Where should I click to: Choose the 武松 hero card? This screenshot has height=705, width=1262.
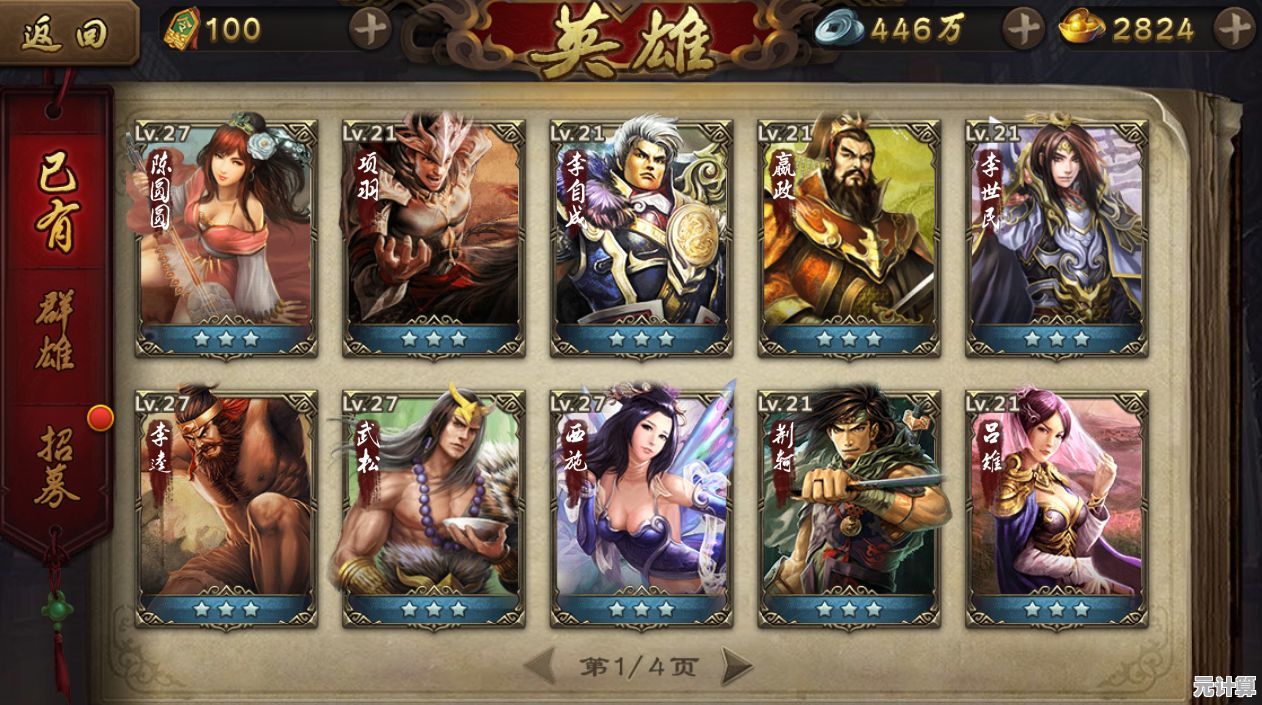point(433,508)
